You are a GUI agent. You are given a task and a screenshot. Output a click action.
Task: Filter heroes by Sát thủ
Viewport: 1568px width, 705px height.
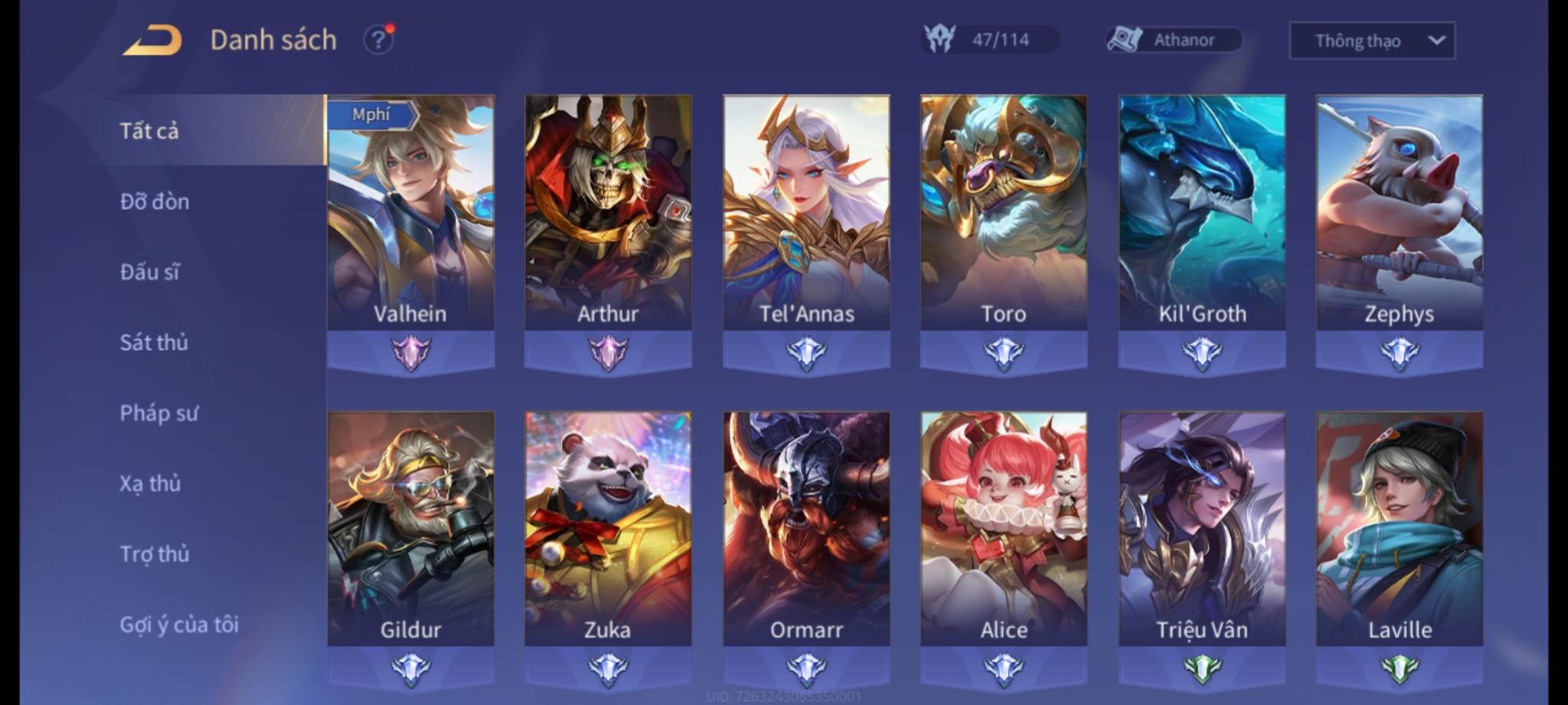pos(154,342)
